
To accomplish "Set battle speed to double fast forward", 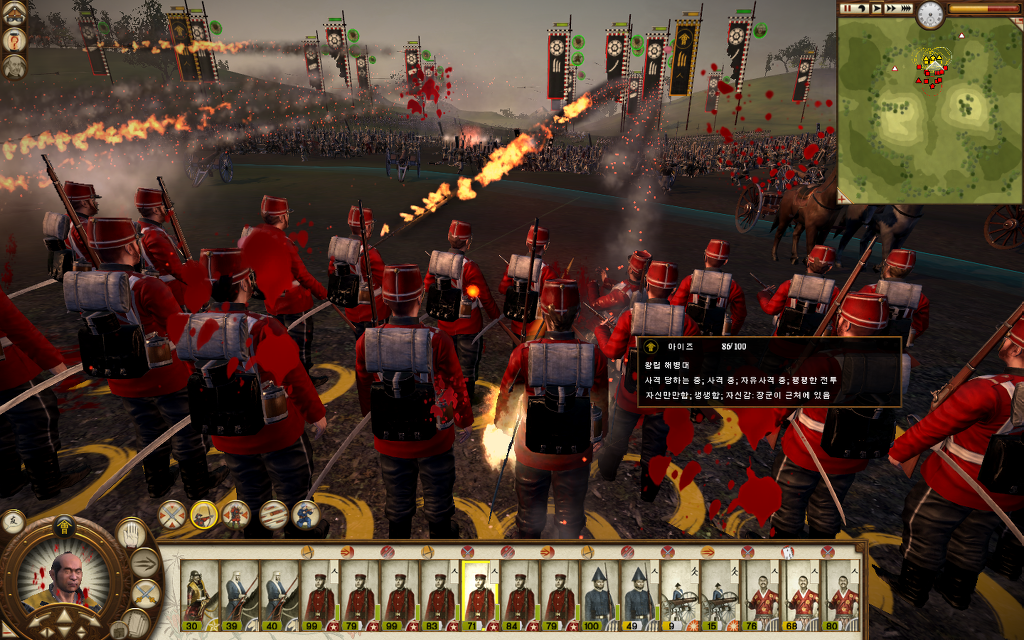I will click(890, 8).
